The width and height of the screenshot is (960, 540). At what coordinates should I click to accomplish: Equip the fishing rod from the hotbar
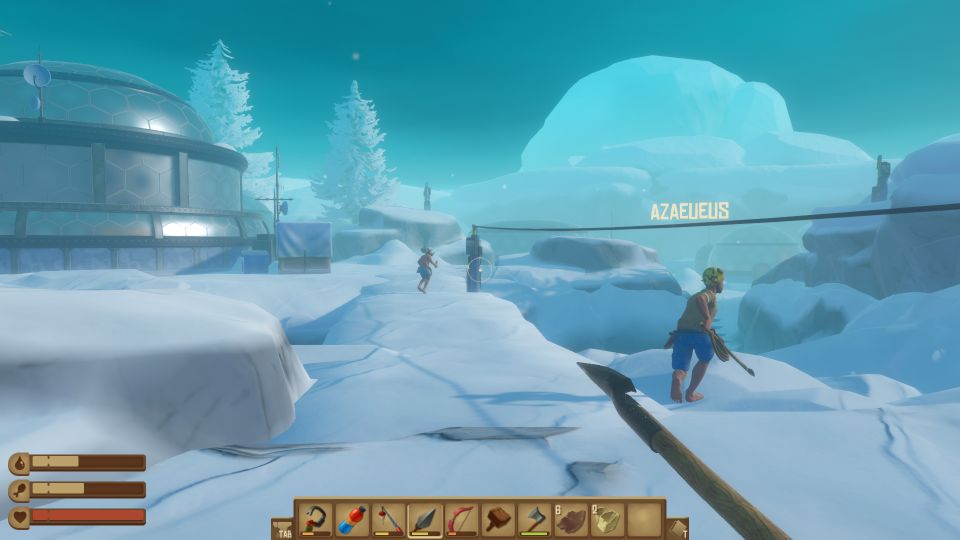click(389, 518)
